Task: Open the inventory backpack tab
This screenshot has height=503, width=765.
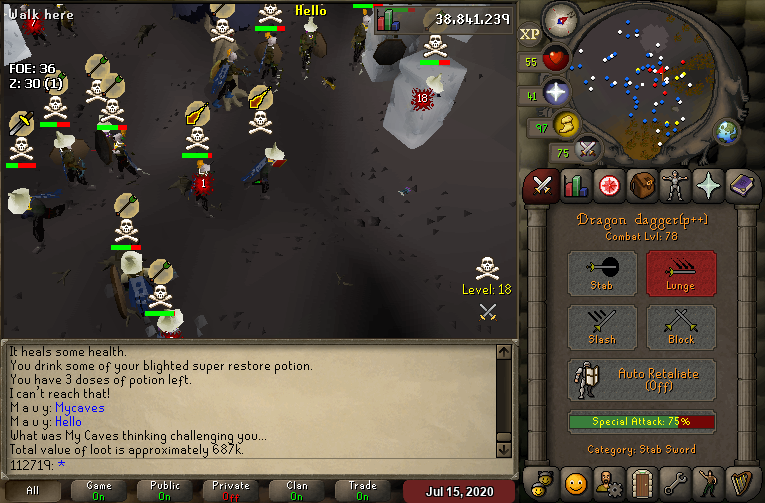Action: click(x=641, y=186)
